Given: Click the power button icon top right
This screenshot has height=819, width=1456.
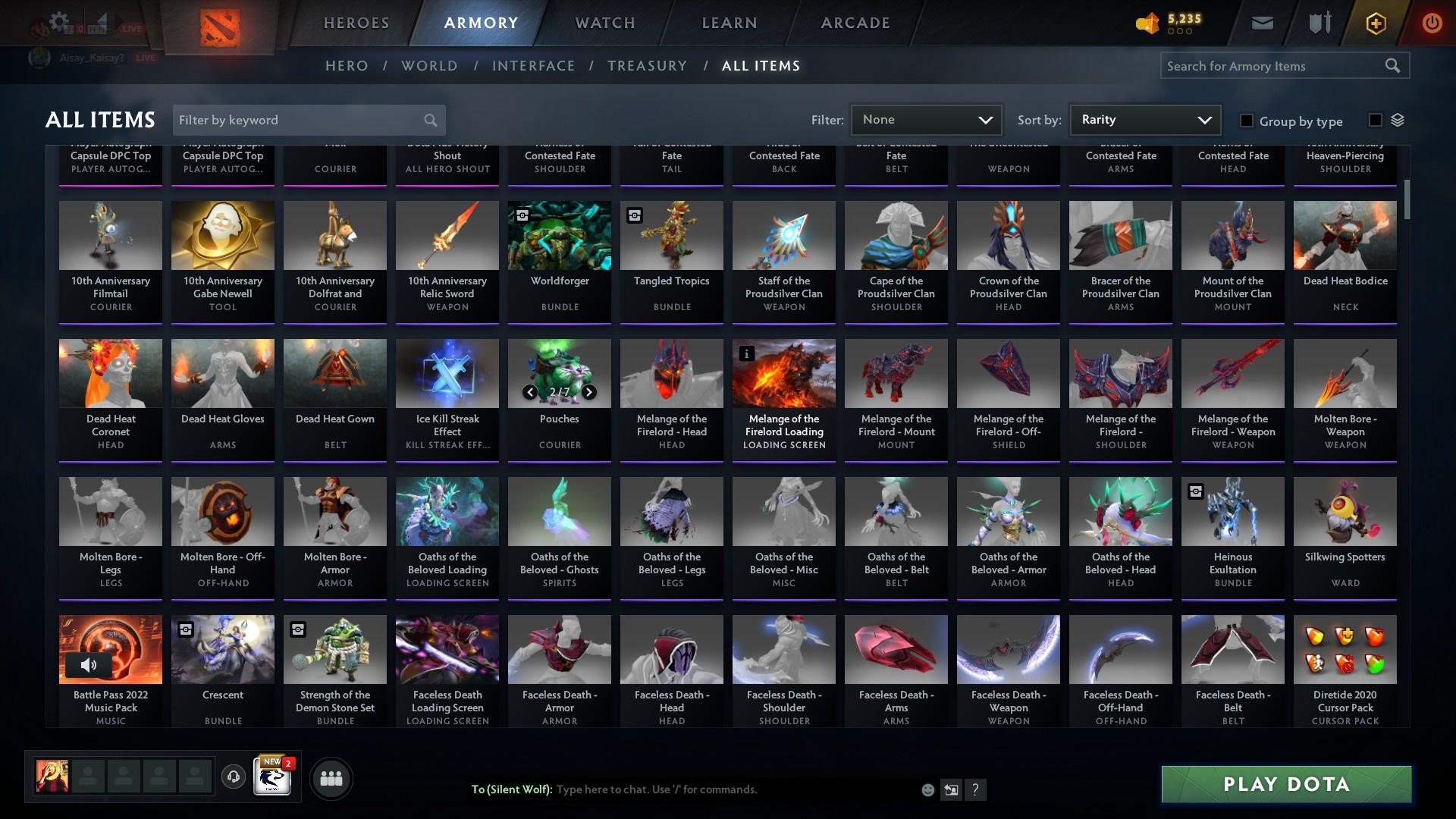Looking at the screenshot, I should 1430,23.
